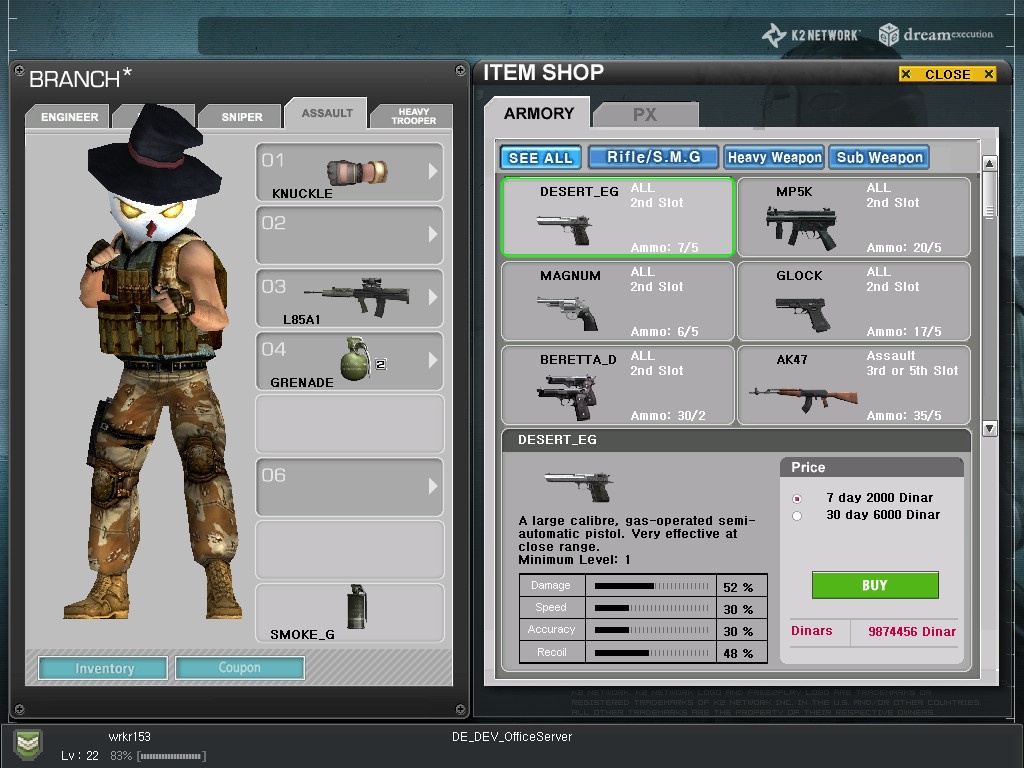1024x768 pixels.
Task: Show the Sub Weapon category
Action: [879, 157]
